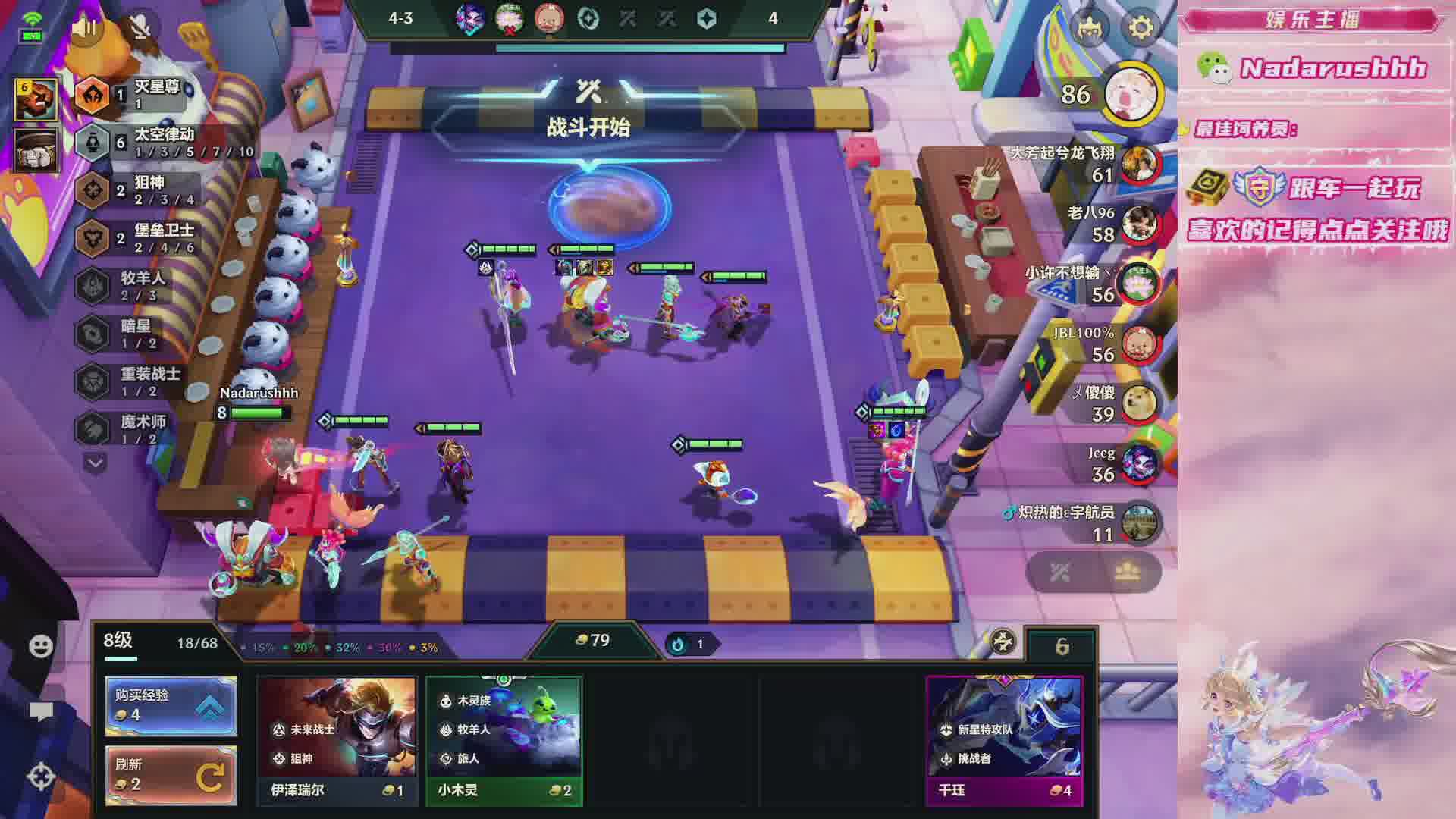The image size is (1456, 819).
Task: Expand the trait list arrow
Action: 95,462
